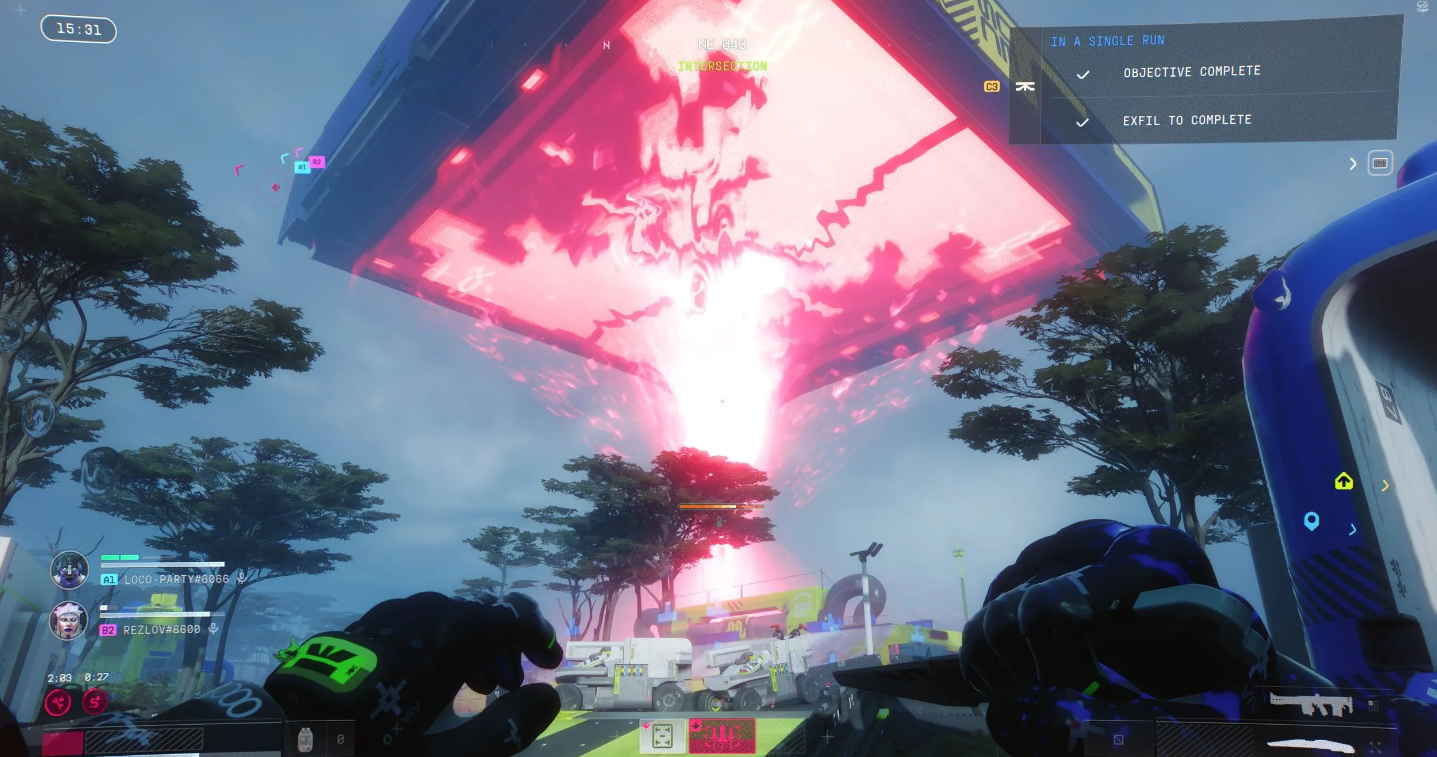Activate the red ability with 2:03 cooldown
The height and width of the screenshot is (757, 1437).
57,703
